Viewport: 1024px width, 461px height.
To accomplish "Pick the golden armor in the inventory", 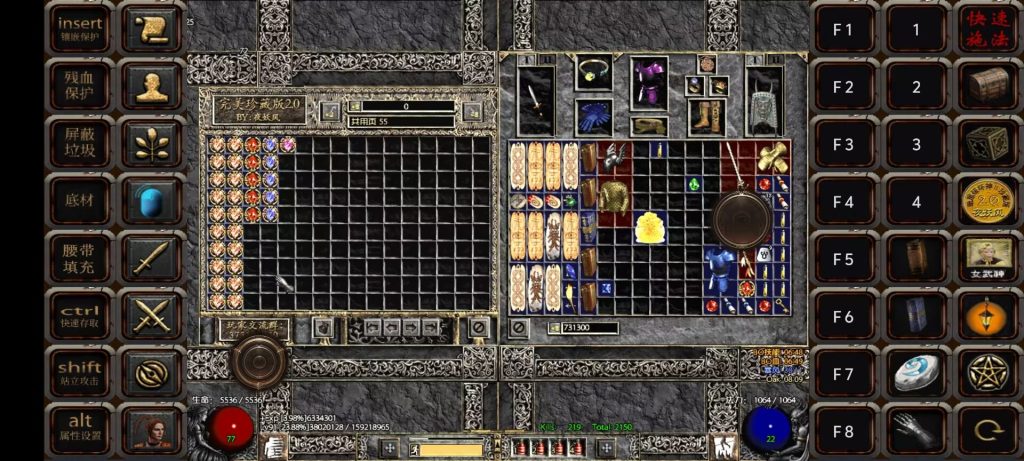I will click(652, 227).
